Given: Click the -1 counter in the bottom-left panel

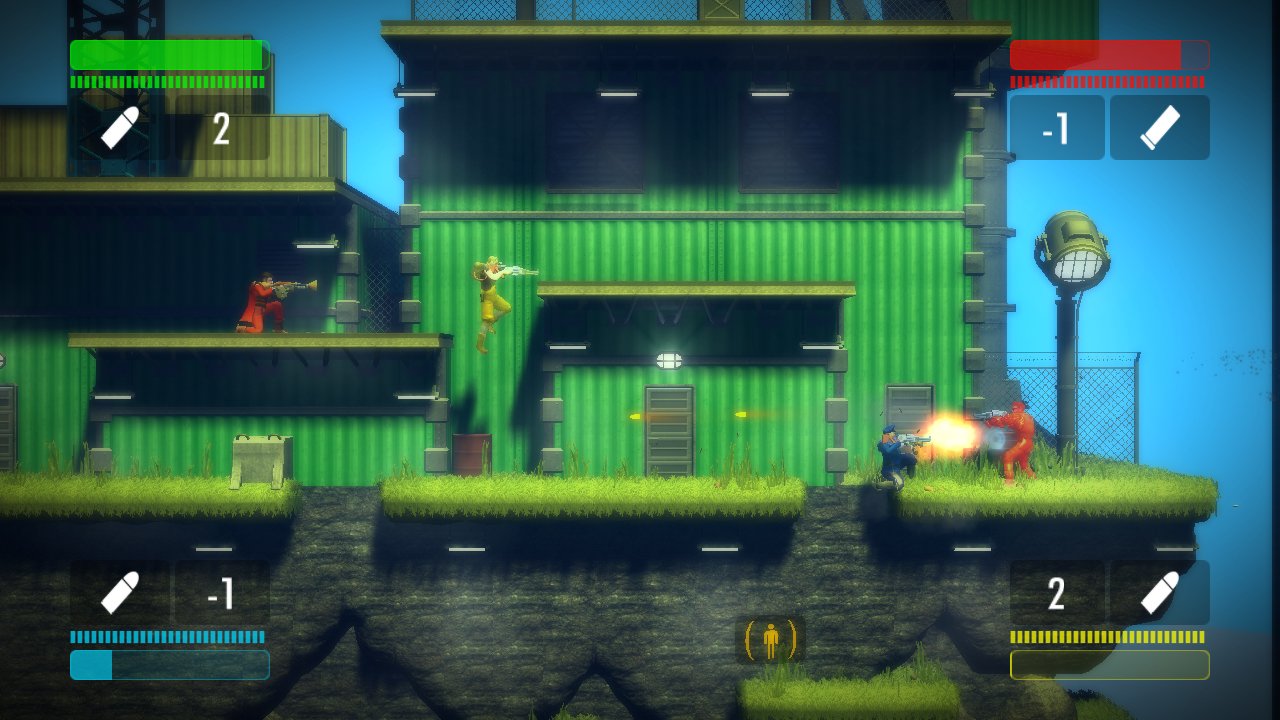Looking at the screenshot, I should point(222,593).
